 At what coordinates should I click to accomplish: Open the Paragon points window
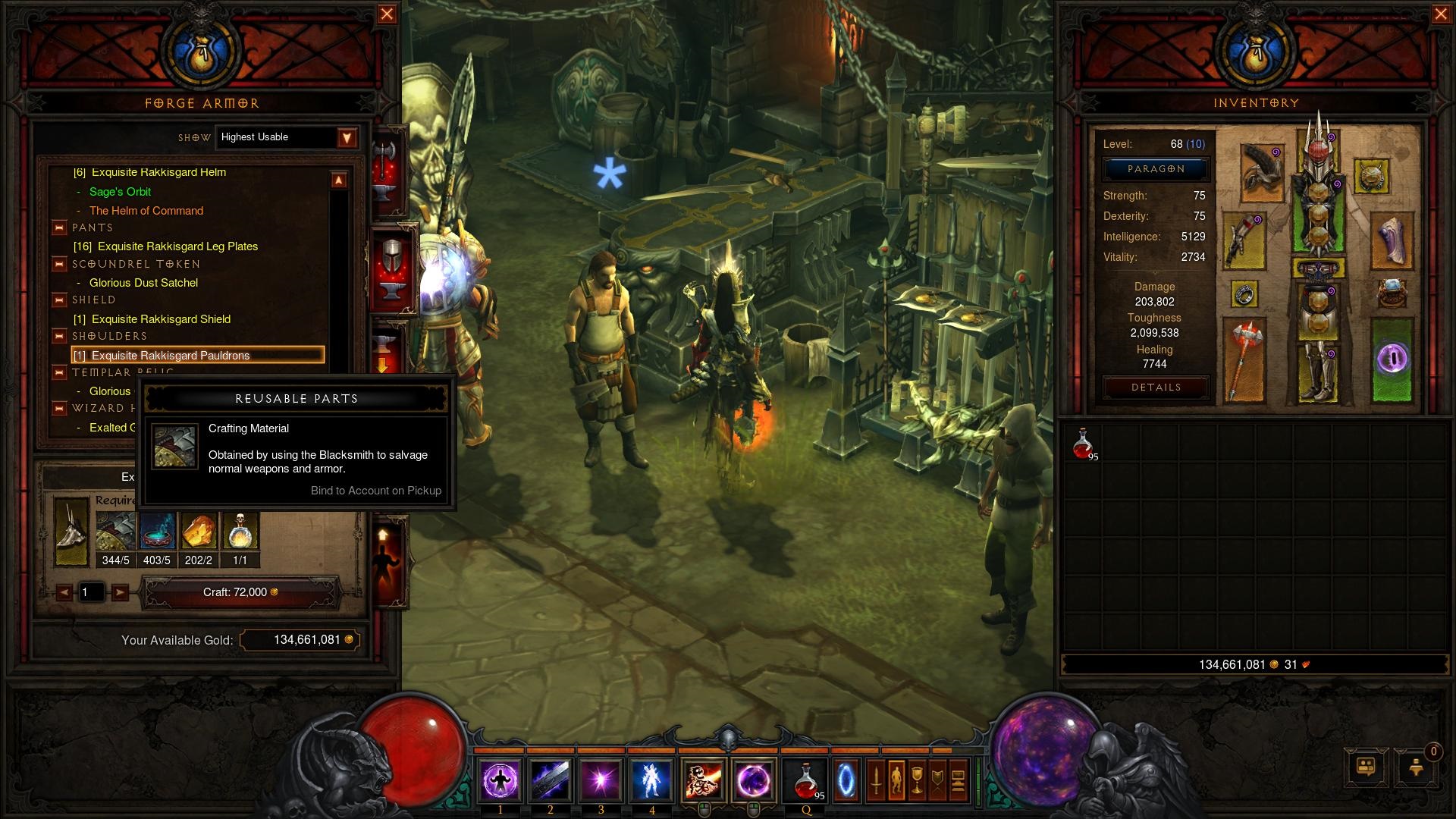click(1155, 169)
